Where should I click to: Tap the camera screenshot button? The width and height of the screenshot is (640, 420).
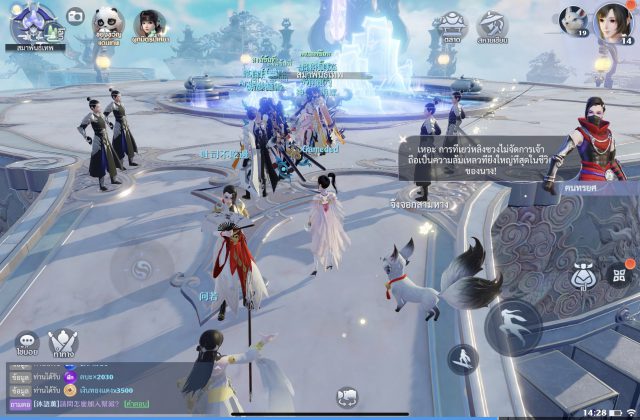click(75, 17)
